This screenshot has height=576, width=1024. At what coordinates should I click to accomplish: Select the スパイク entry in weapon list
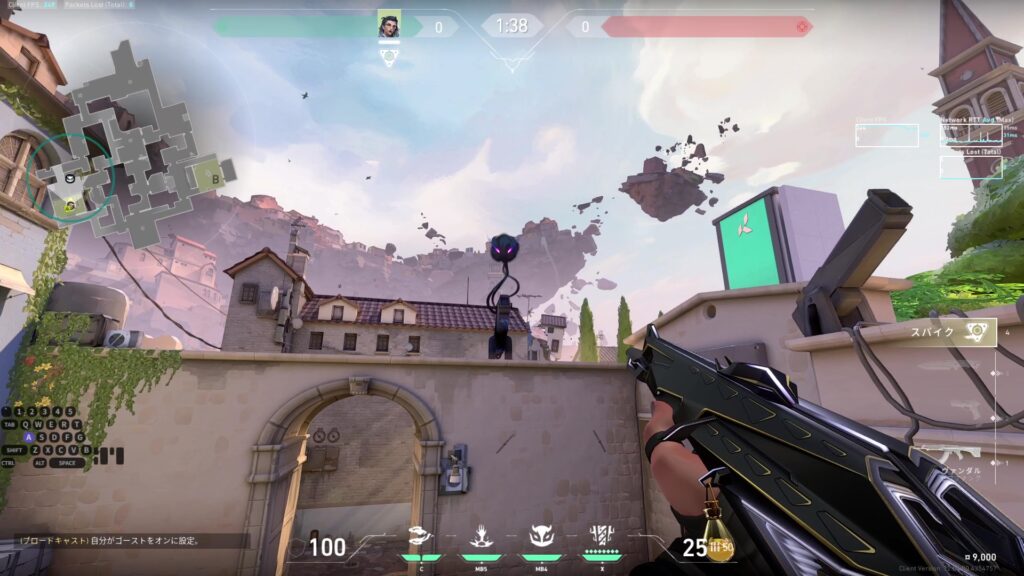click(x=953, y=332)
